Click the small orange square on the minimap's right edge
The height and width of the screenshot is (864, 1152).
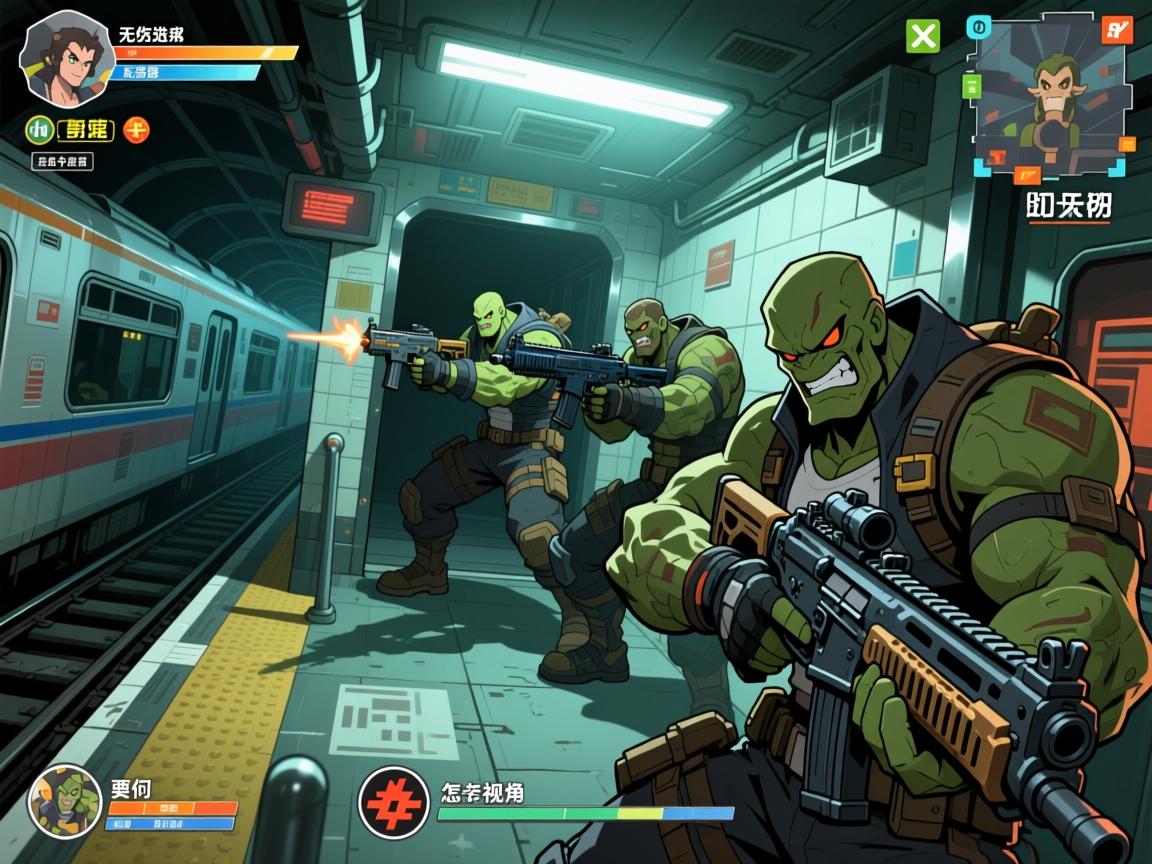tap(1127, 143)
